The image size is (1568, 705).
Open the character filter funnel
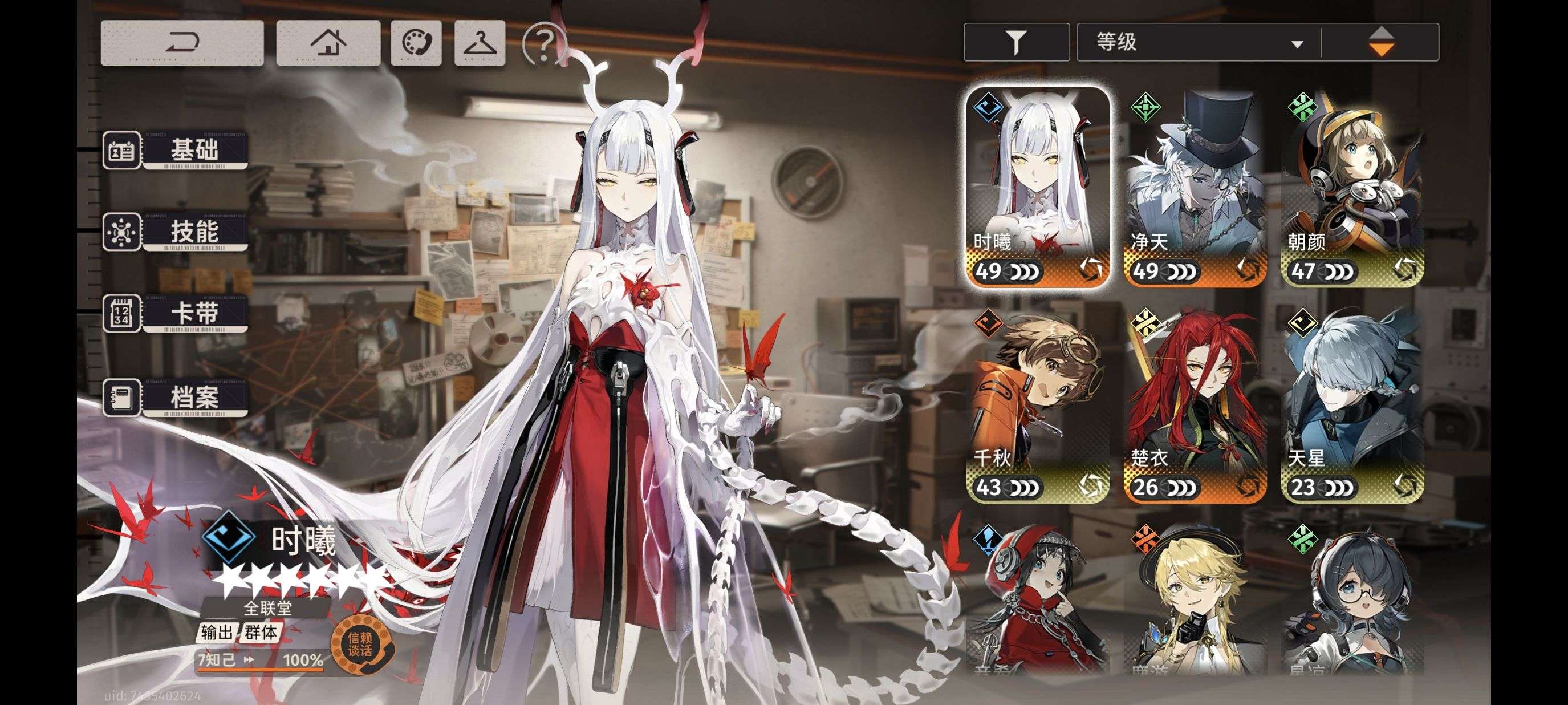point(1016,43)
